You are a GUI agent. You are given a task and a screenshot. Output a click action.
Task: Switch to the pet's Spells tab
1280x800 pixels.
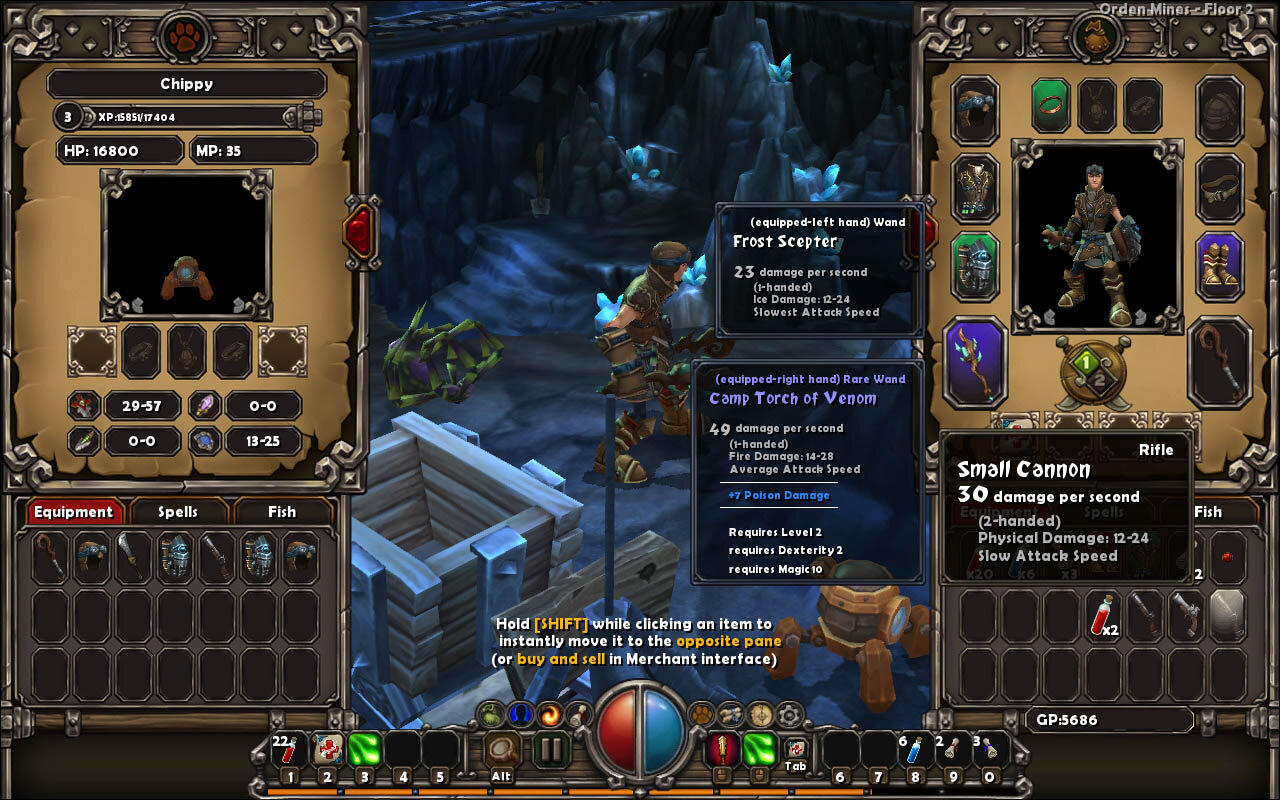click(178, 512)
